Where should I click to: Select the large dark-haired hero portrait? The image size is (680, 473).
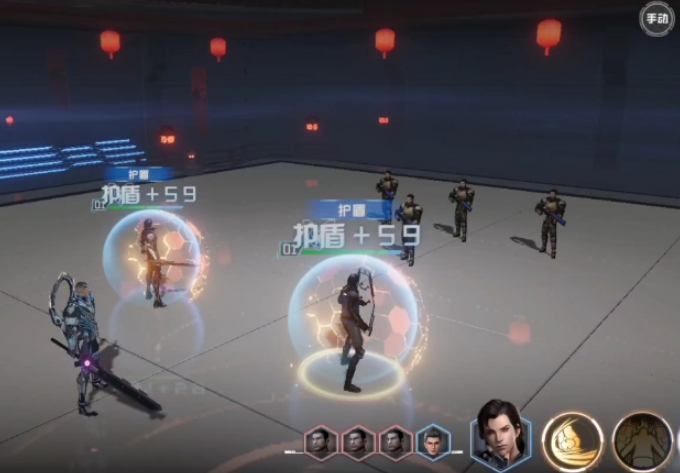500,436
